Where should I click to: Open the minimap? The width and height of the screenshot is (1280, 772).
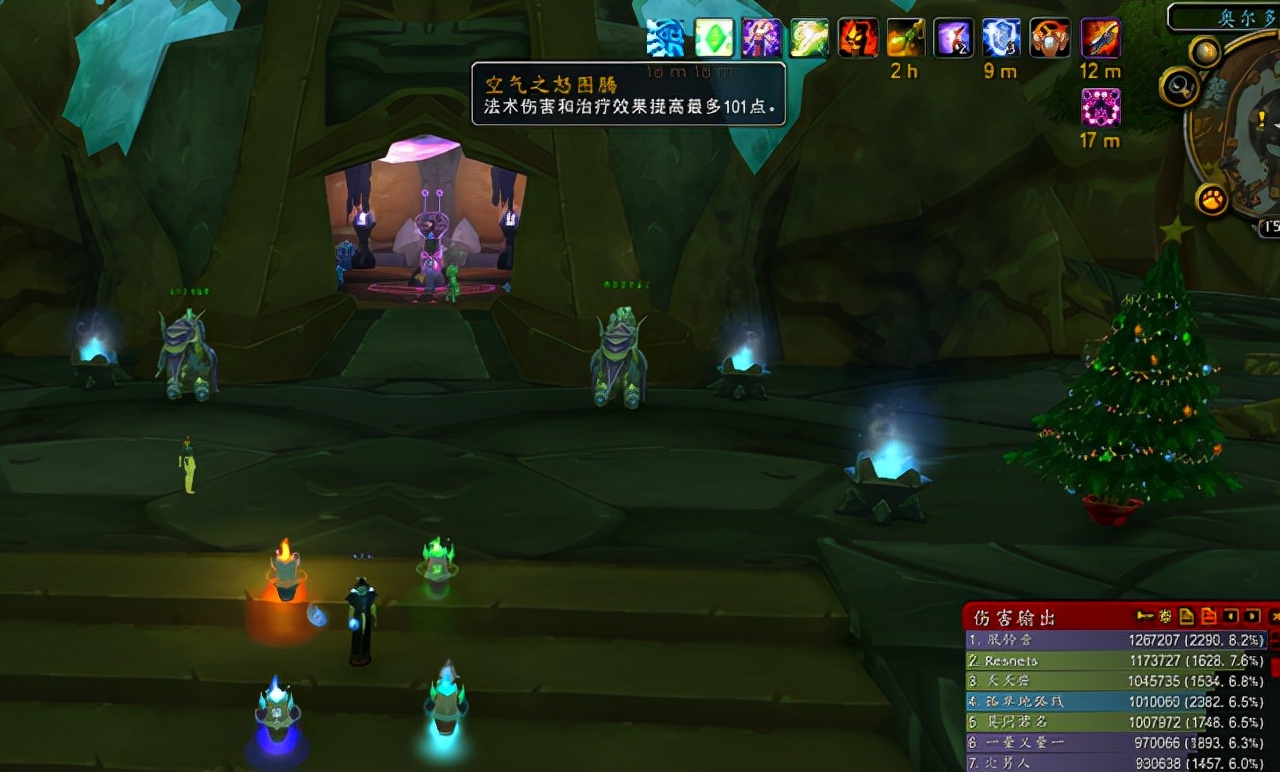(1245, 130)
